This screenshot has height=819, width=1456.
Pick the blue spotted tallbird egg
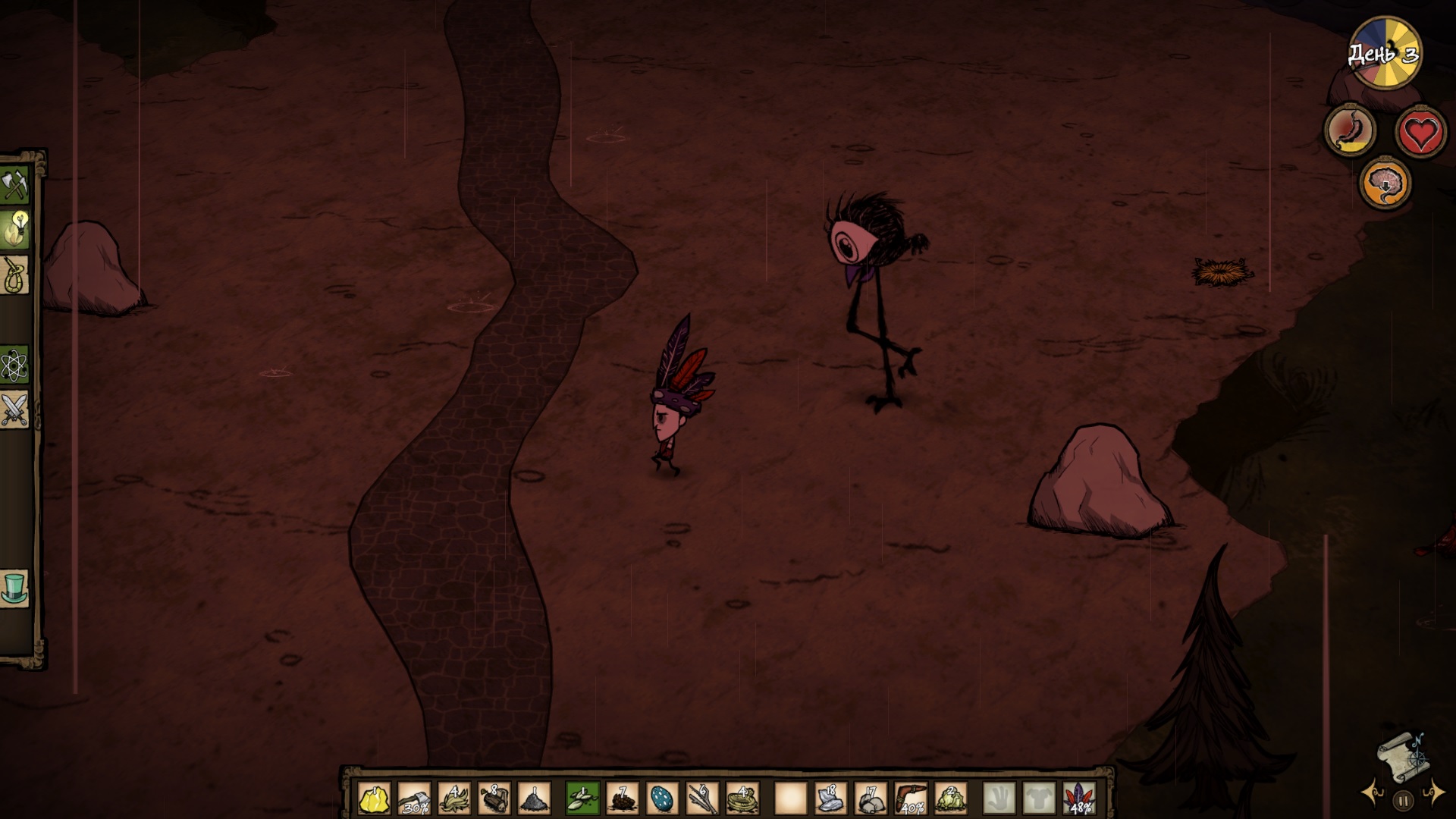click(x=662, y=799)
